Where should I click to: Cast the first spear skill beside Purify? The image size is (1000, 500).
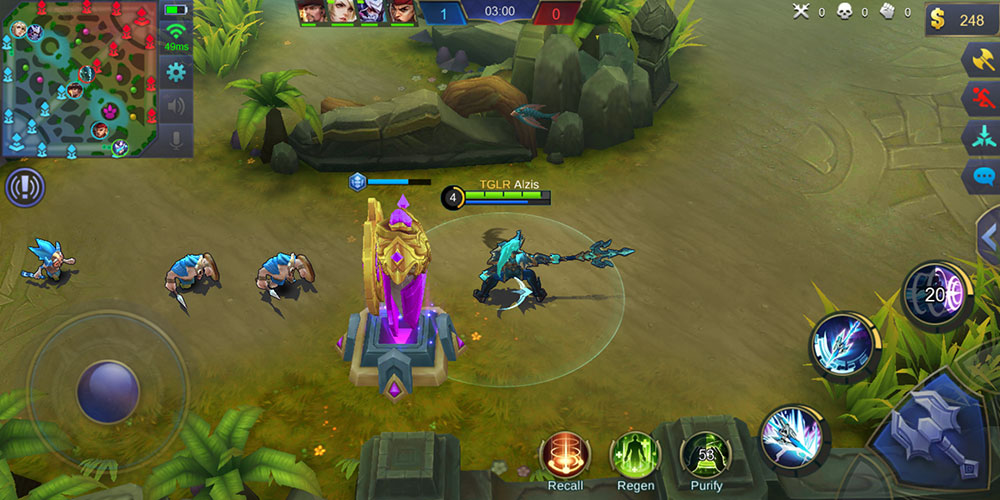coord(790,437)
